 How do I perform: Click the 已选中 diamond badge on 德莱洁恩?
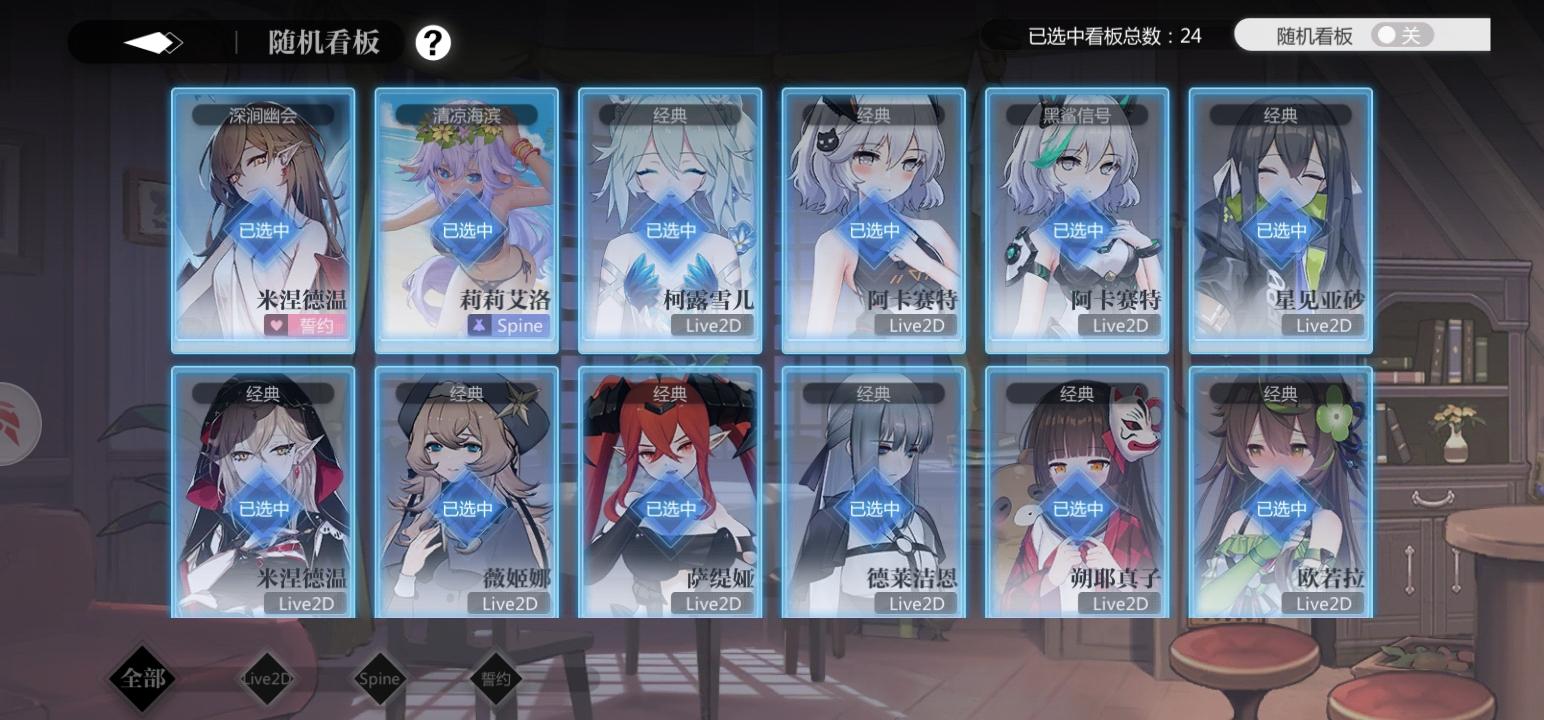[873, 507]
